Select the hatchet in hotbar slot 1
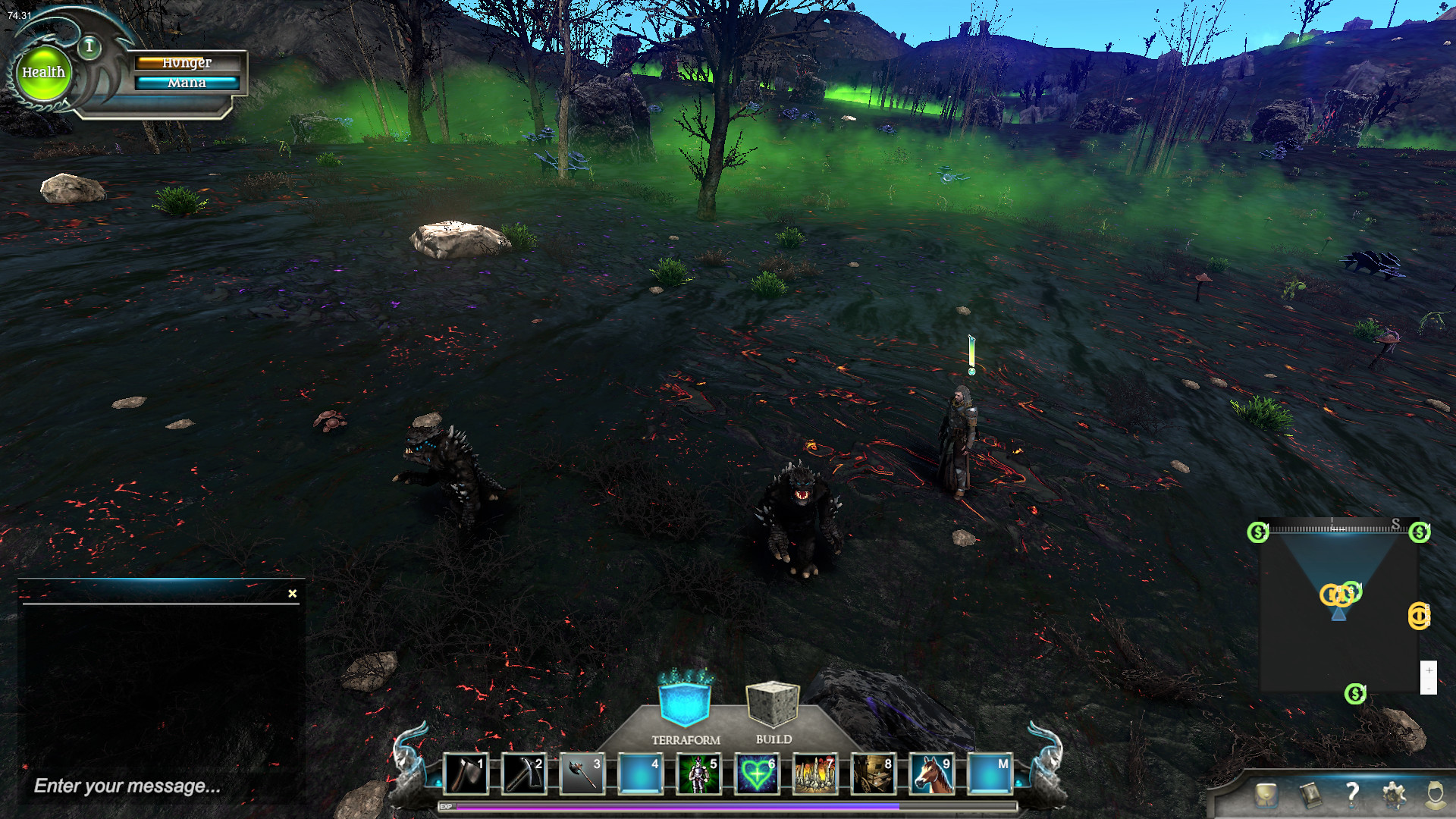 tap(465, 773)
